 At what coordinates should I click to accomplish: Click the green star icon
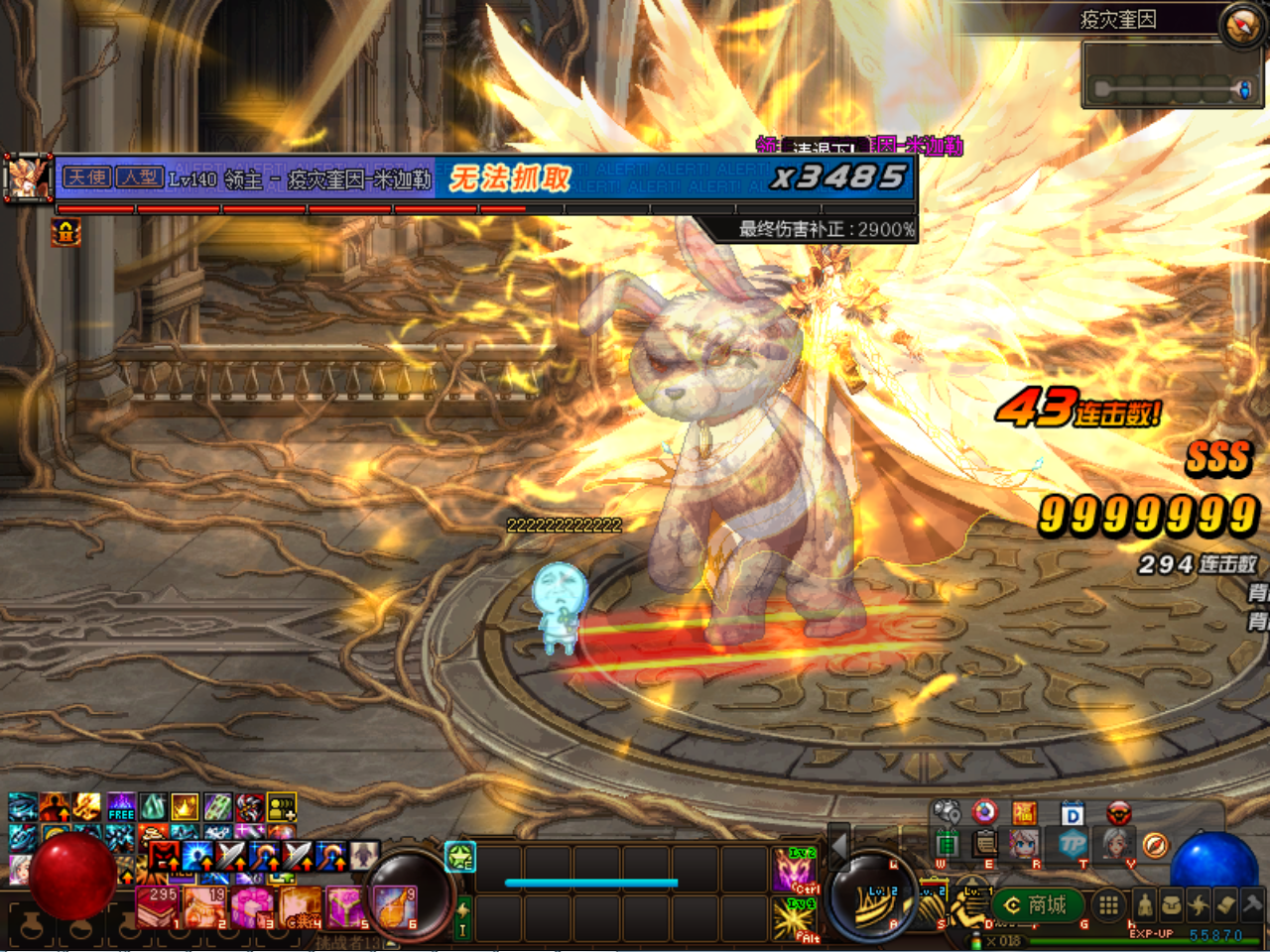click(x=459, y=857)
